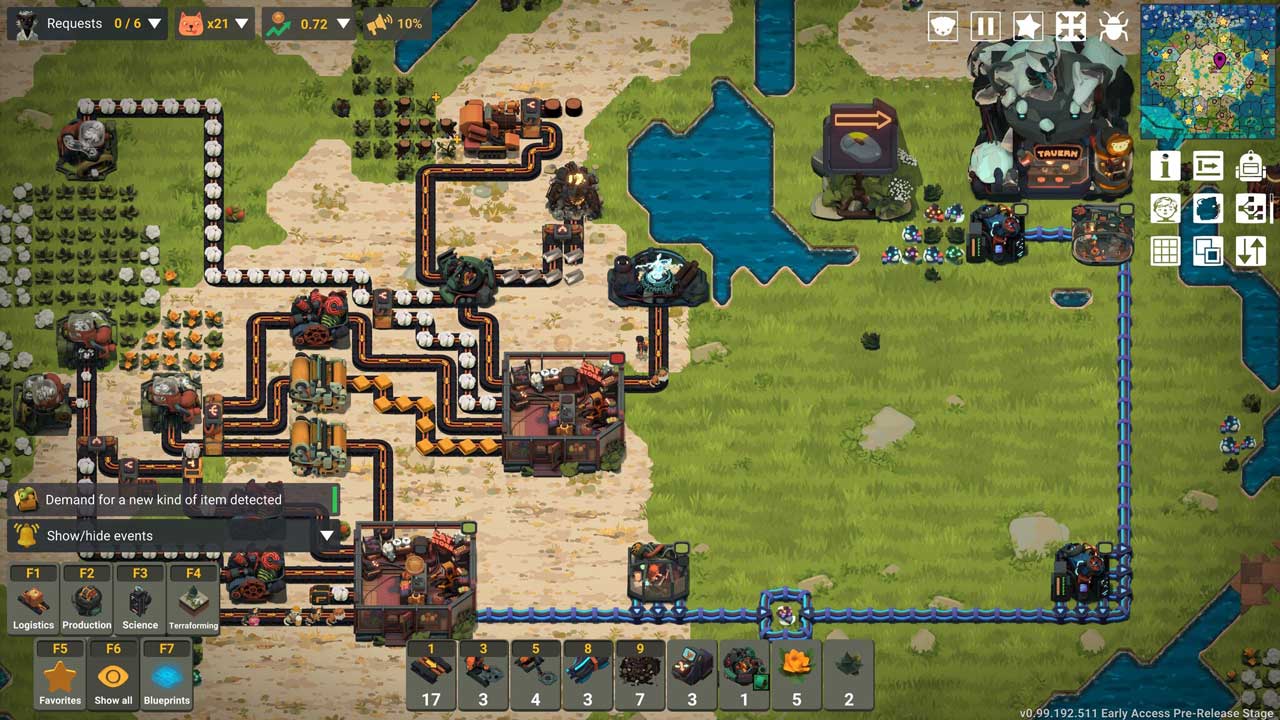Pause the game with the pause button
1280x720 pixels.
(985, 26)
